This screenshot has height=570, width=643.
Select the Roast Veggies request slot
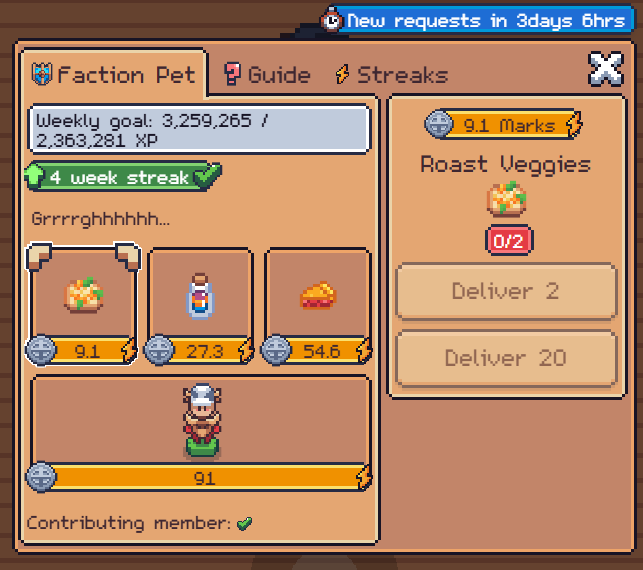(83, 297)
